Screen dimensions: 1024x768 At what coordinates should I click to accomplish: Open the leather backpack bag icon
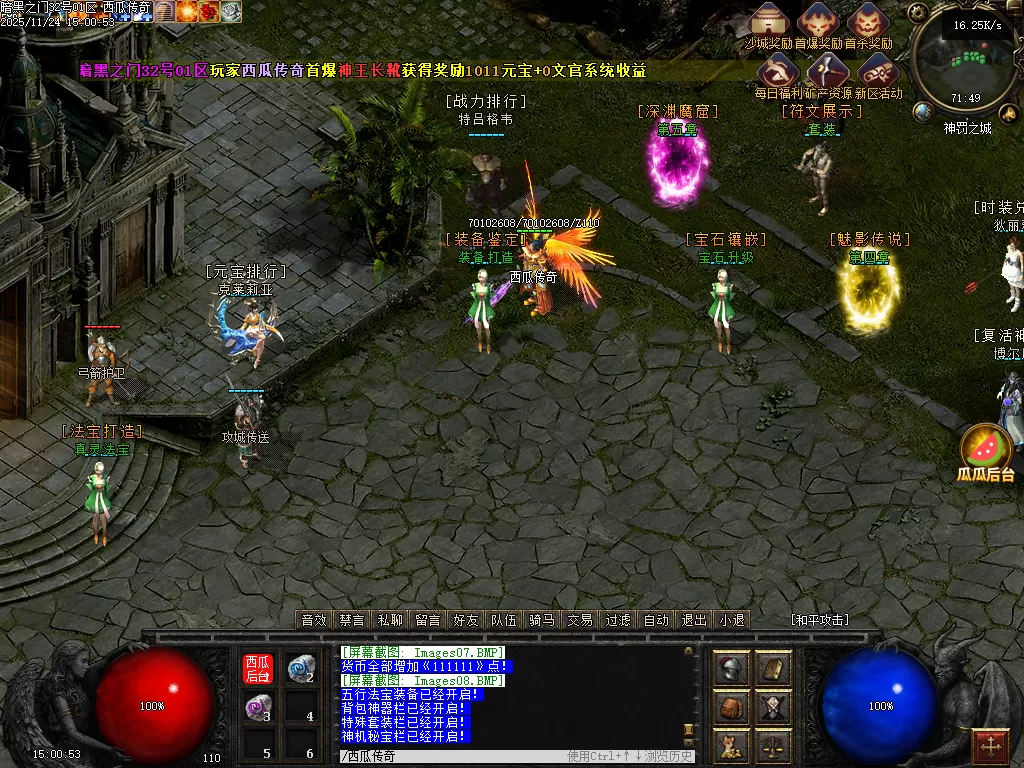tap(733, 708)
